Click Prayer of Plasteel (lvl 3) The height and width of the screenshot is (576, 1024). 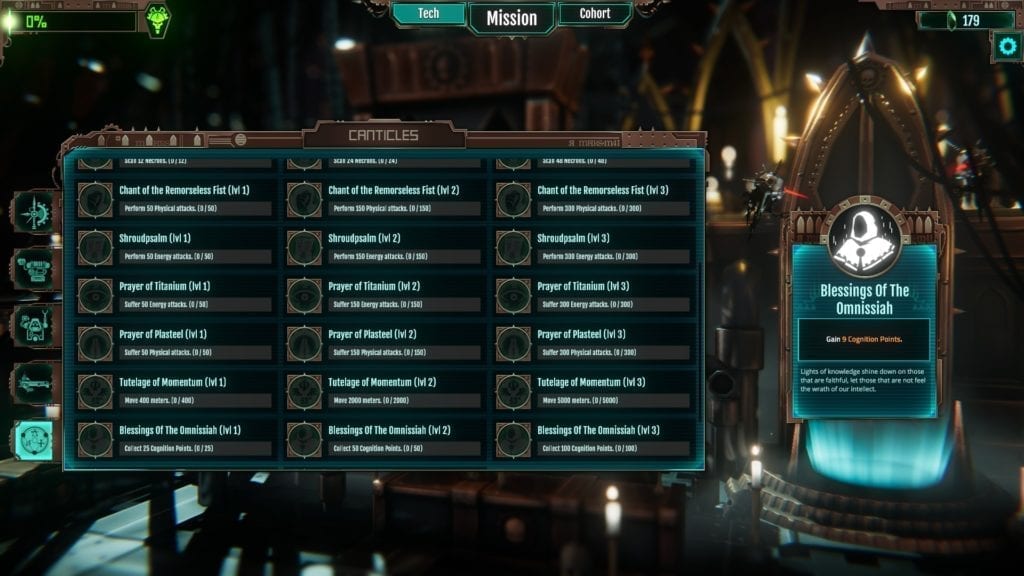(592, 343)
